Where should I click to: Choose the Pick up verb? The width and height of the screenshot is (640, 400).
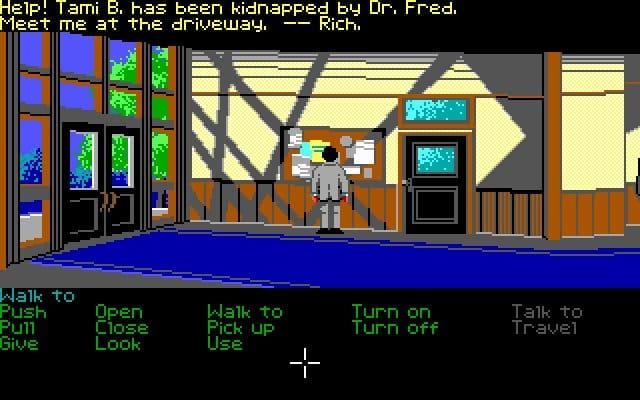(x=241, y=328)
